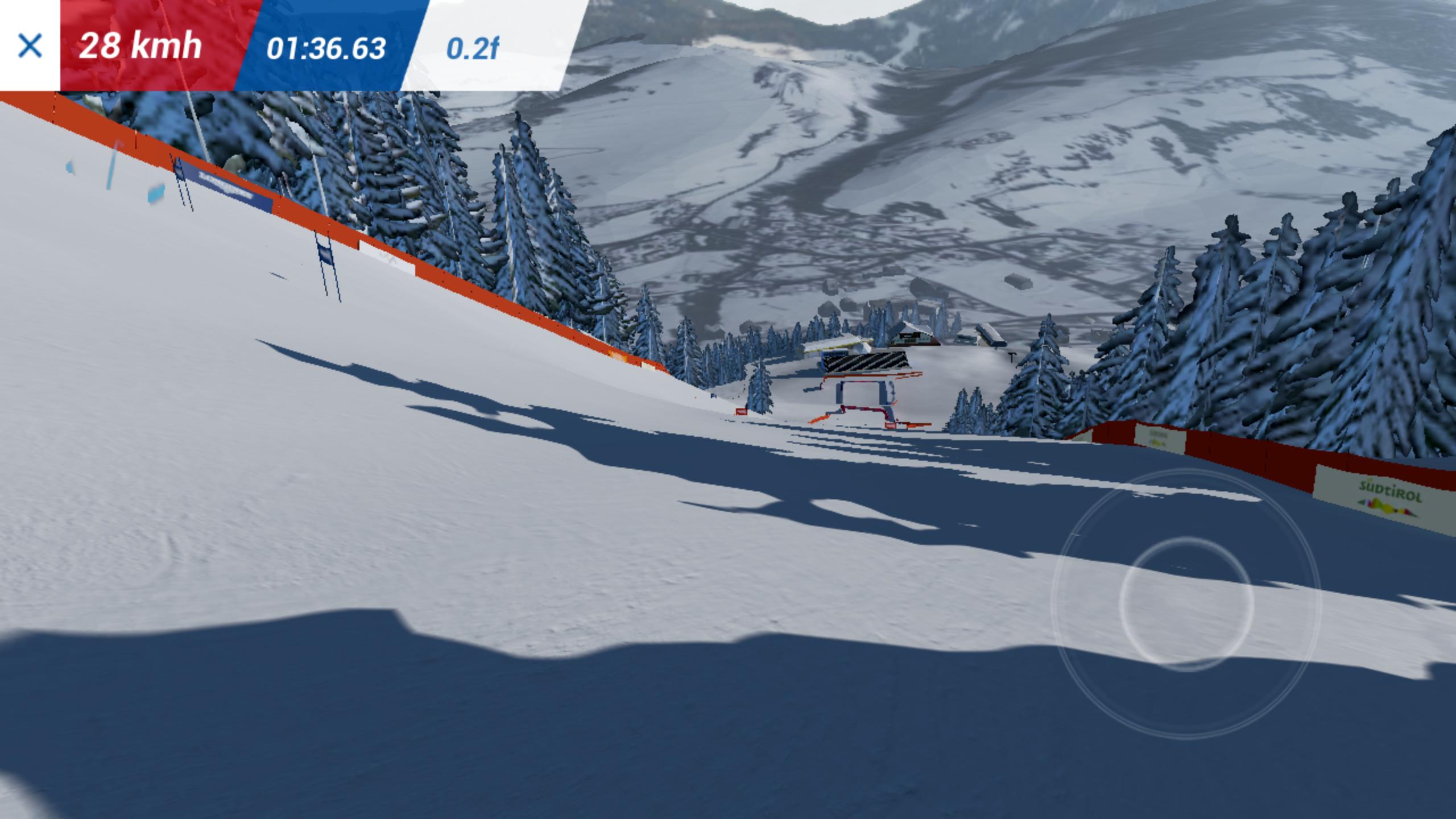This screenshot has height=819, width=1456.
Task: Select the 0.2f g-force indicator
Action: pyautogui.click(x=474, y=49)
